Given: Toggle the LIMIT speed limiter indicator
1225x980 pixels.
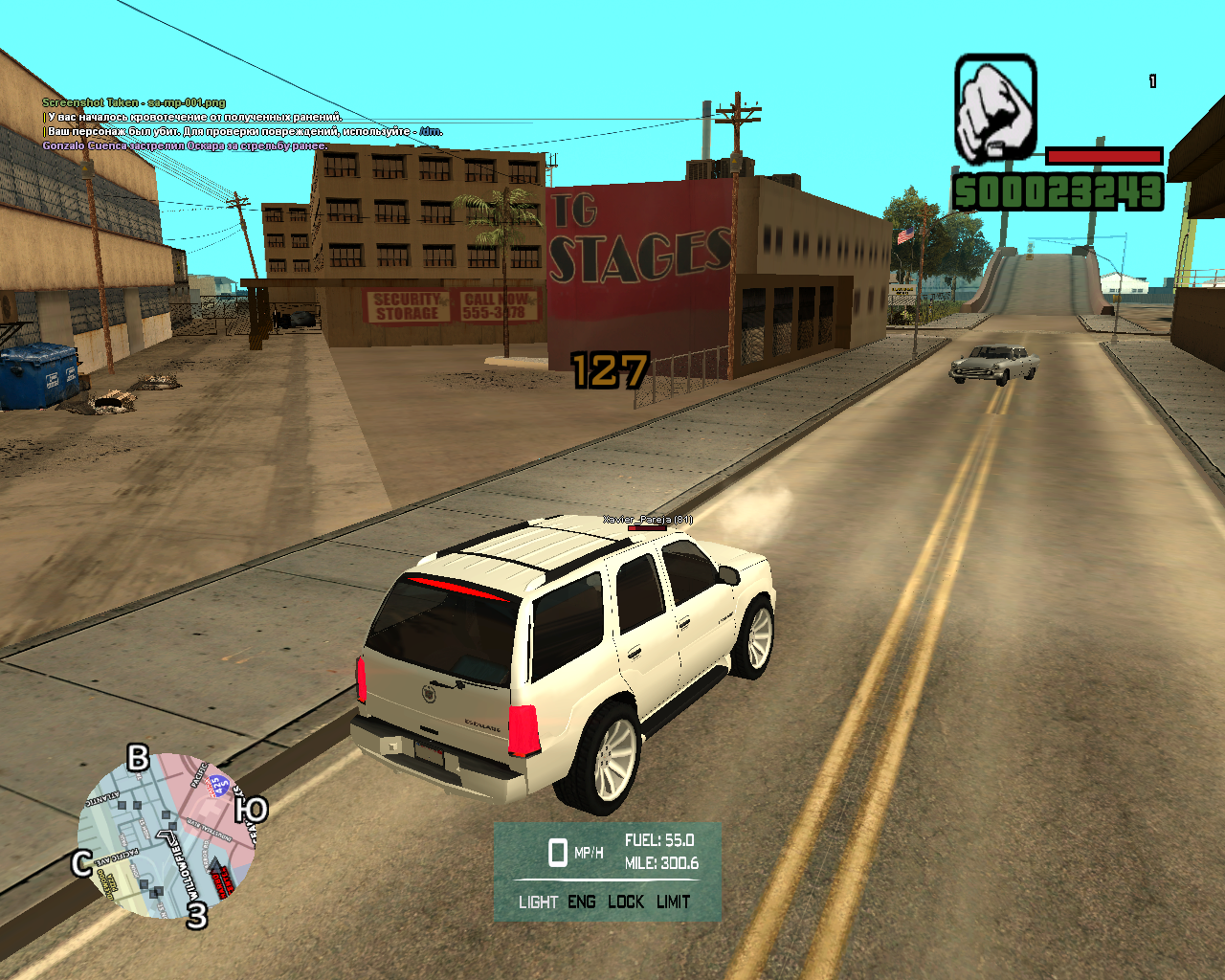Looking at the screenshot, I should (x=673, y=902).
